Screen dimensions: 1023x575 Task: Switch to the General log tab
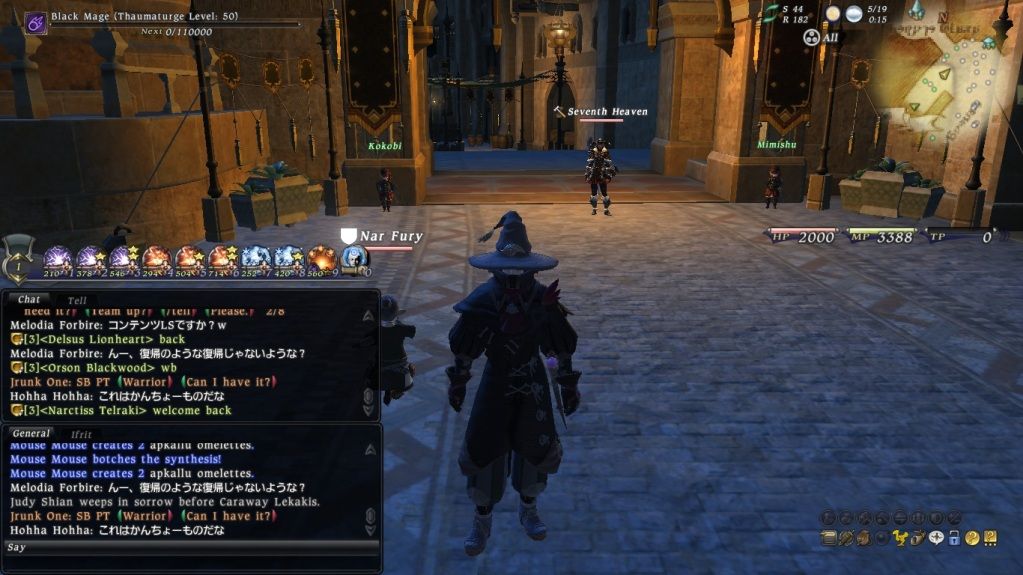coord(30,433)
